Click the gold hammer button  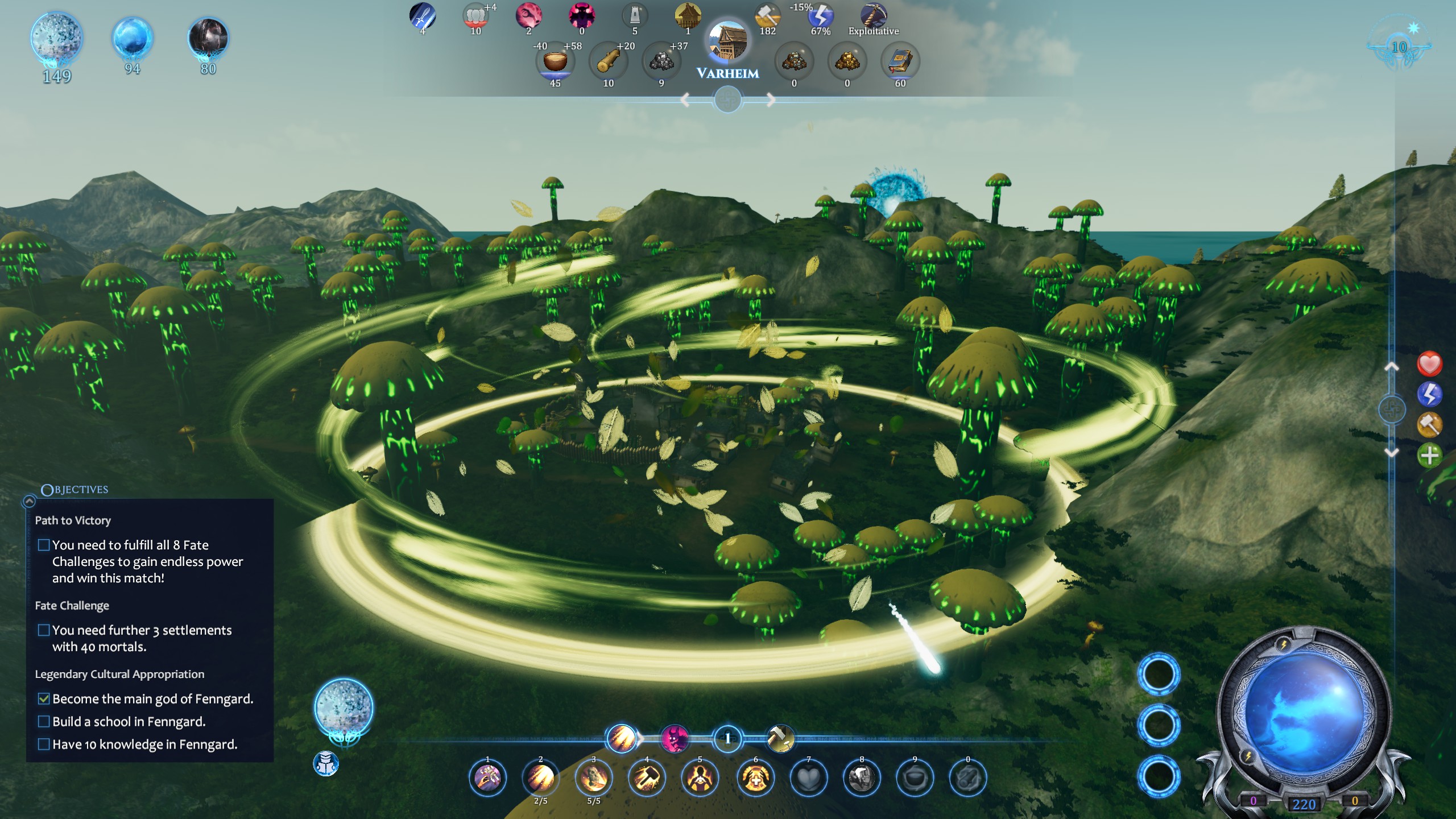[1429, 425]
